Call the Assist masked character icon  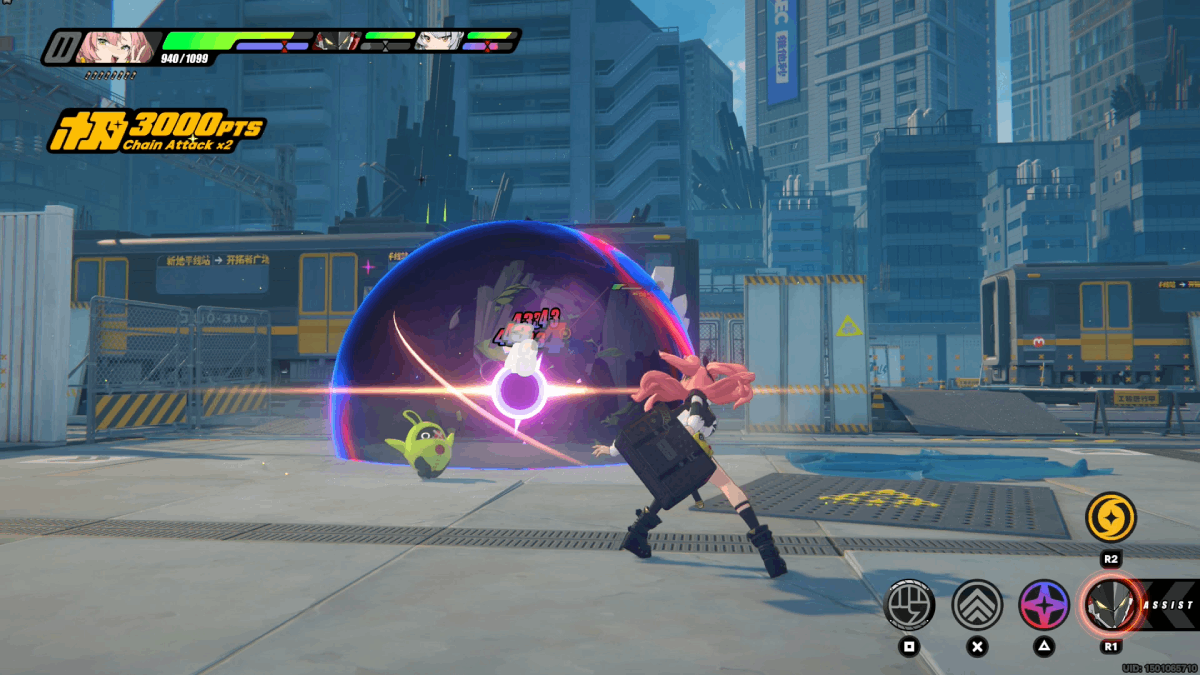click(x=1110, y=604)
